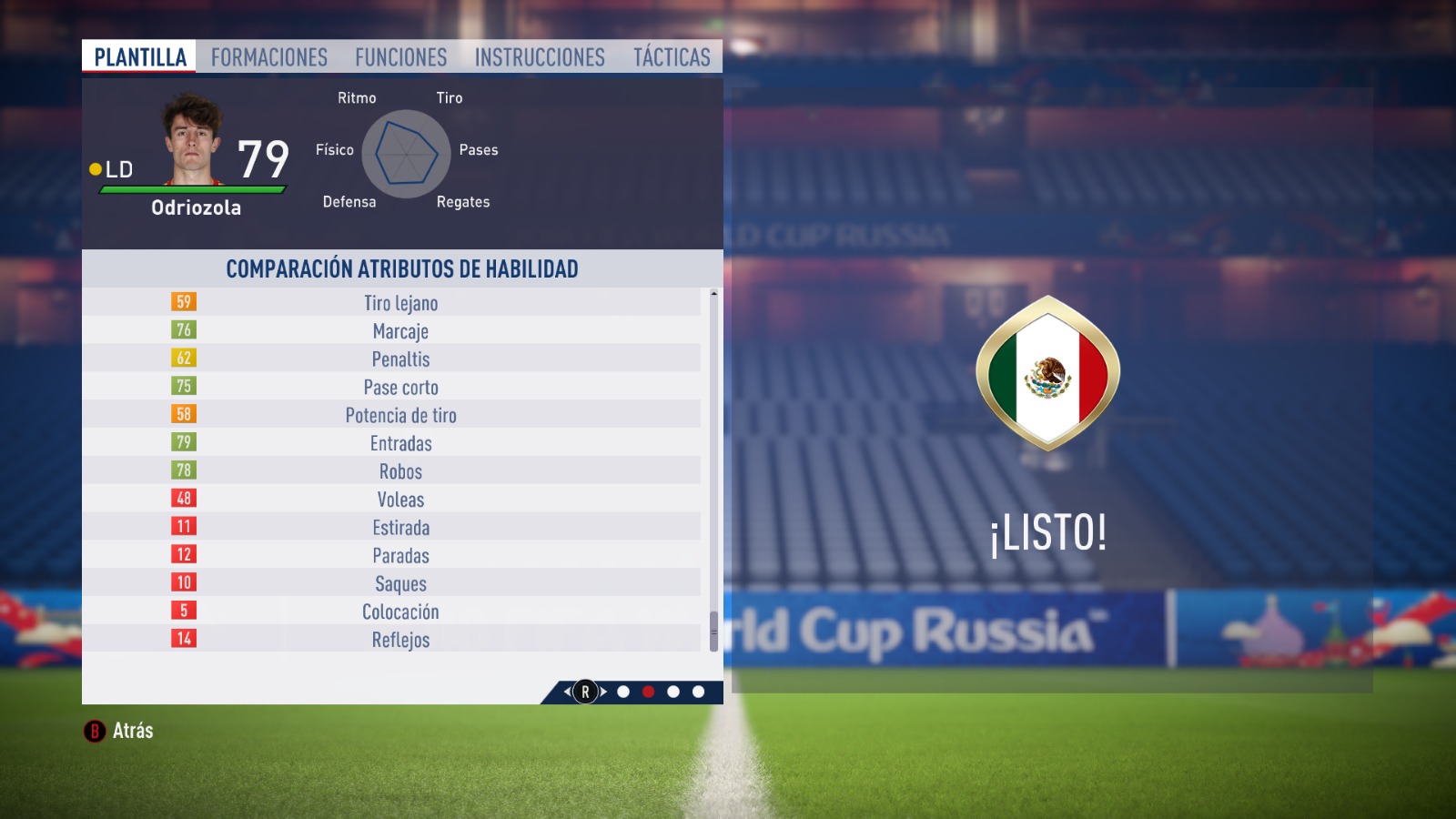Go to the Instrucciones tab
Image resolution: width=1456 pixels, height=819 pixels.
[x=540, y=57]
